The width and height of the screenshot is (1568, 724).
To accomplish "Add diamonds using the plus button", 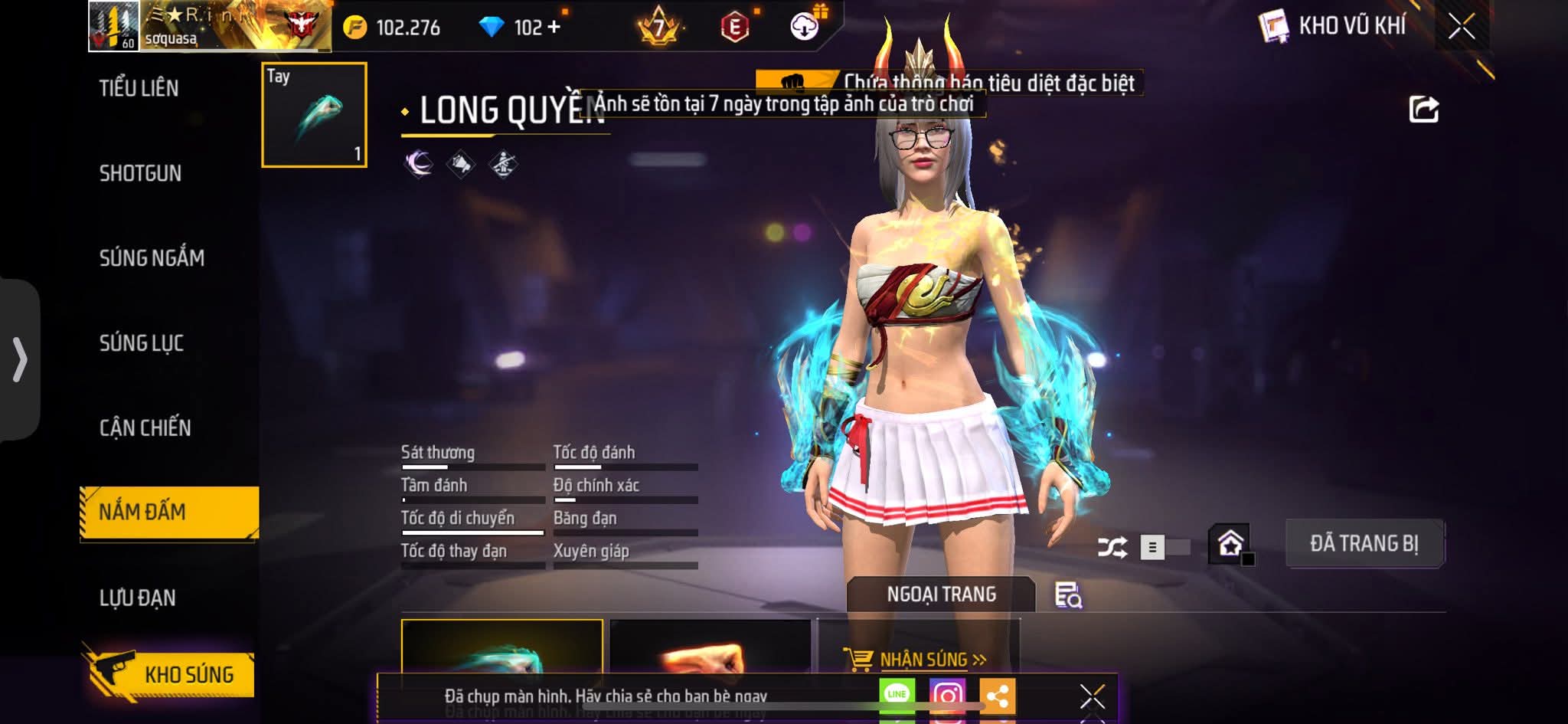I will click(554, 27).
